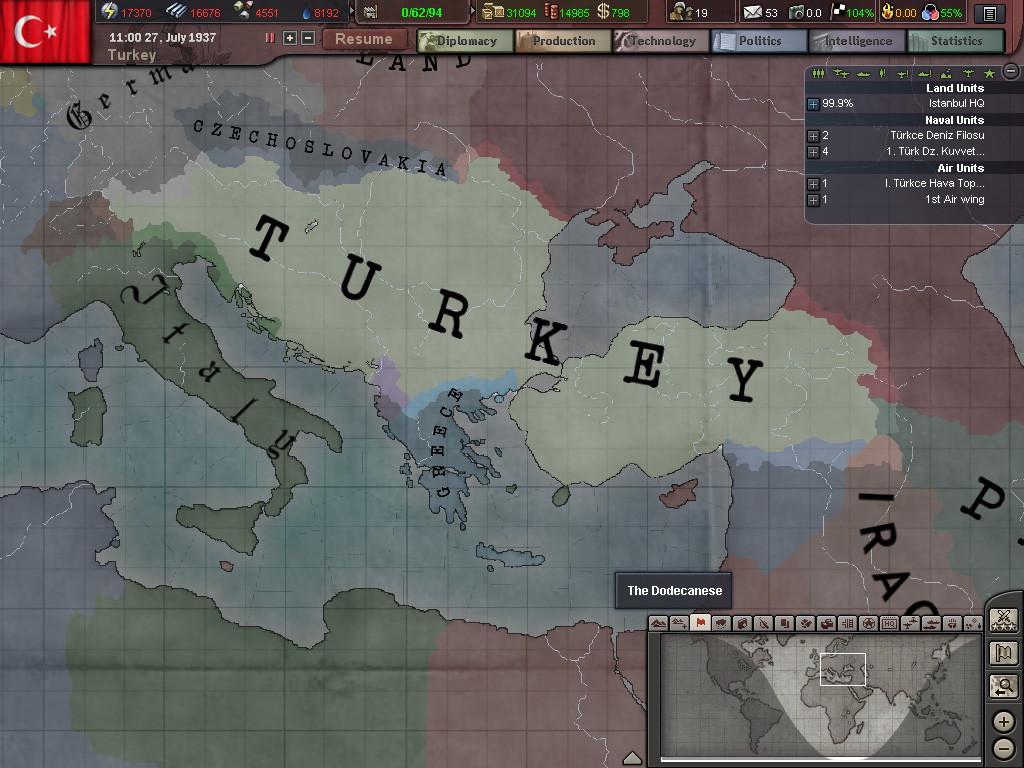Decrease game speed with the minus button
Screen dimensions: 1024x768
coord(307,38)
